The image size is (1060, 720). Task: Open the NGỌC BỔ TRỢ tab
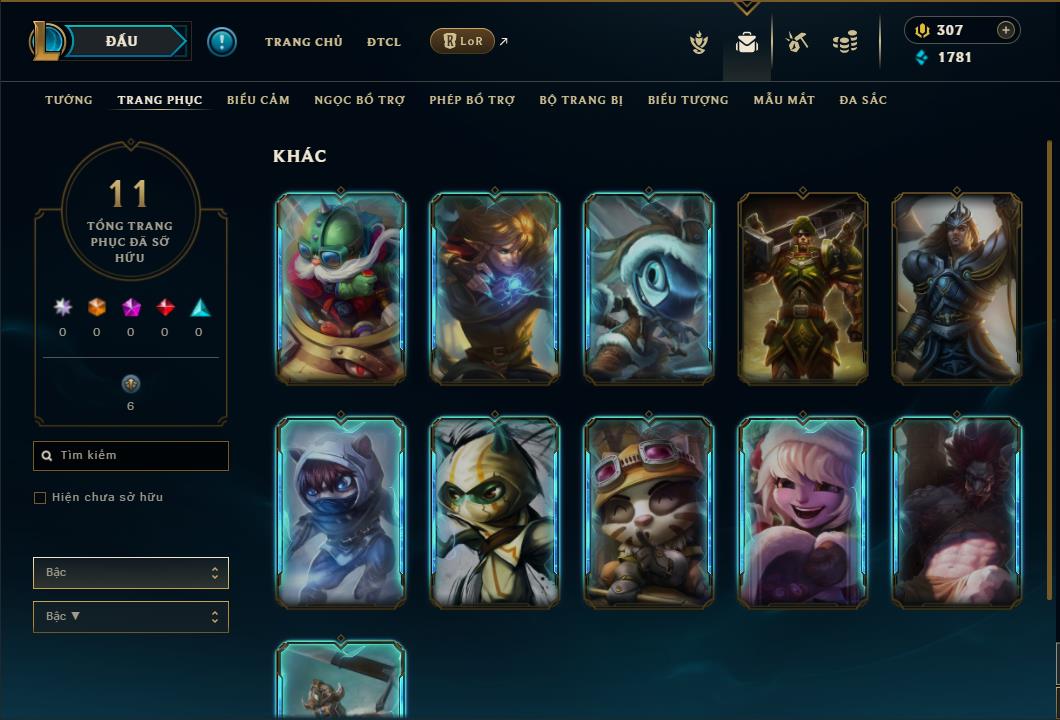tap(359, 100)
